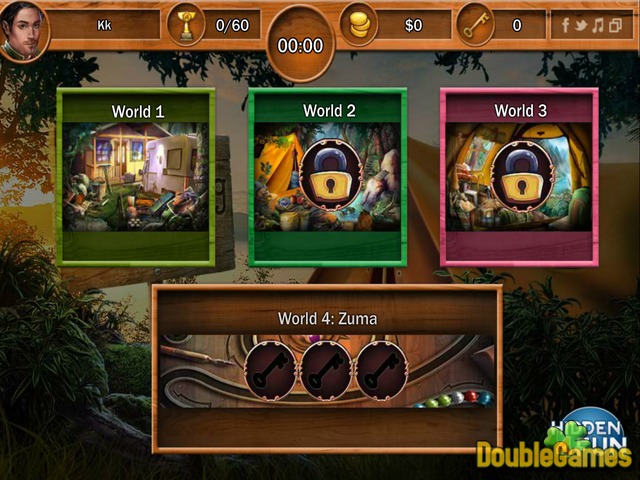Choose the locked World 3 tile
Viewport: 640px width, 480px height.
tap(519, 177)
